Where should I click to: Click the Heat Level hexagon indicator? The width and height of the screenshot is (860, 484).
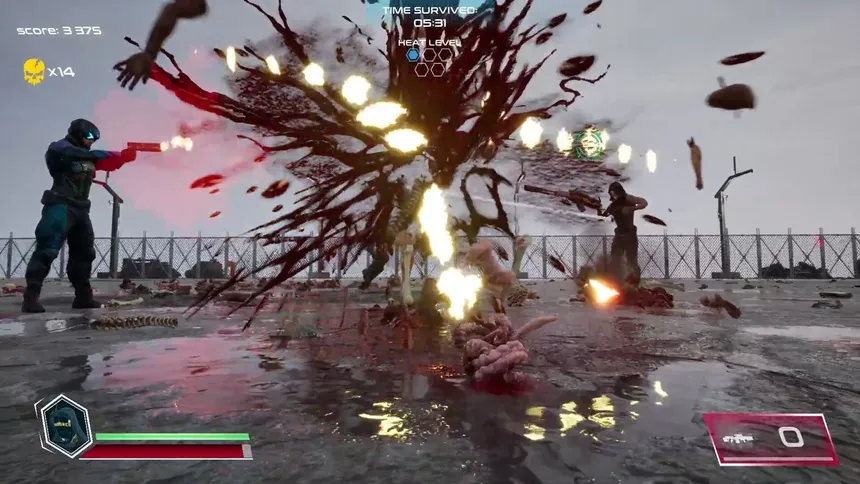(x=429, y=62)
